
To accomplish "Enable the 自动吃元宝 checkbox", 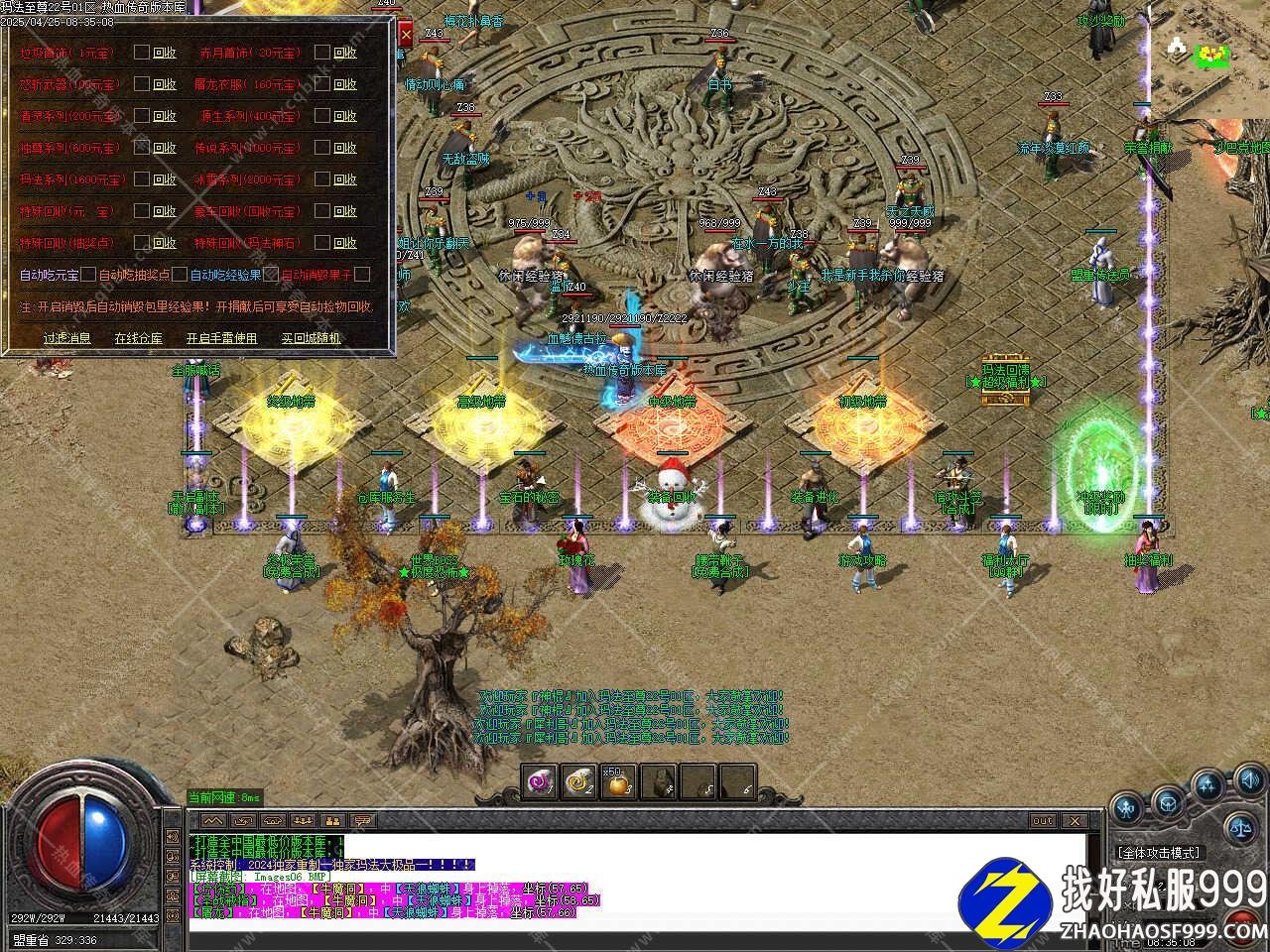I will [88, 275].
